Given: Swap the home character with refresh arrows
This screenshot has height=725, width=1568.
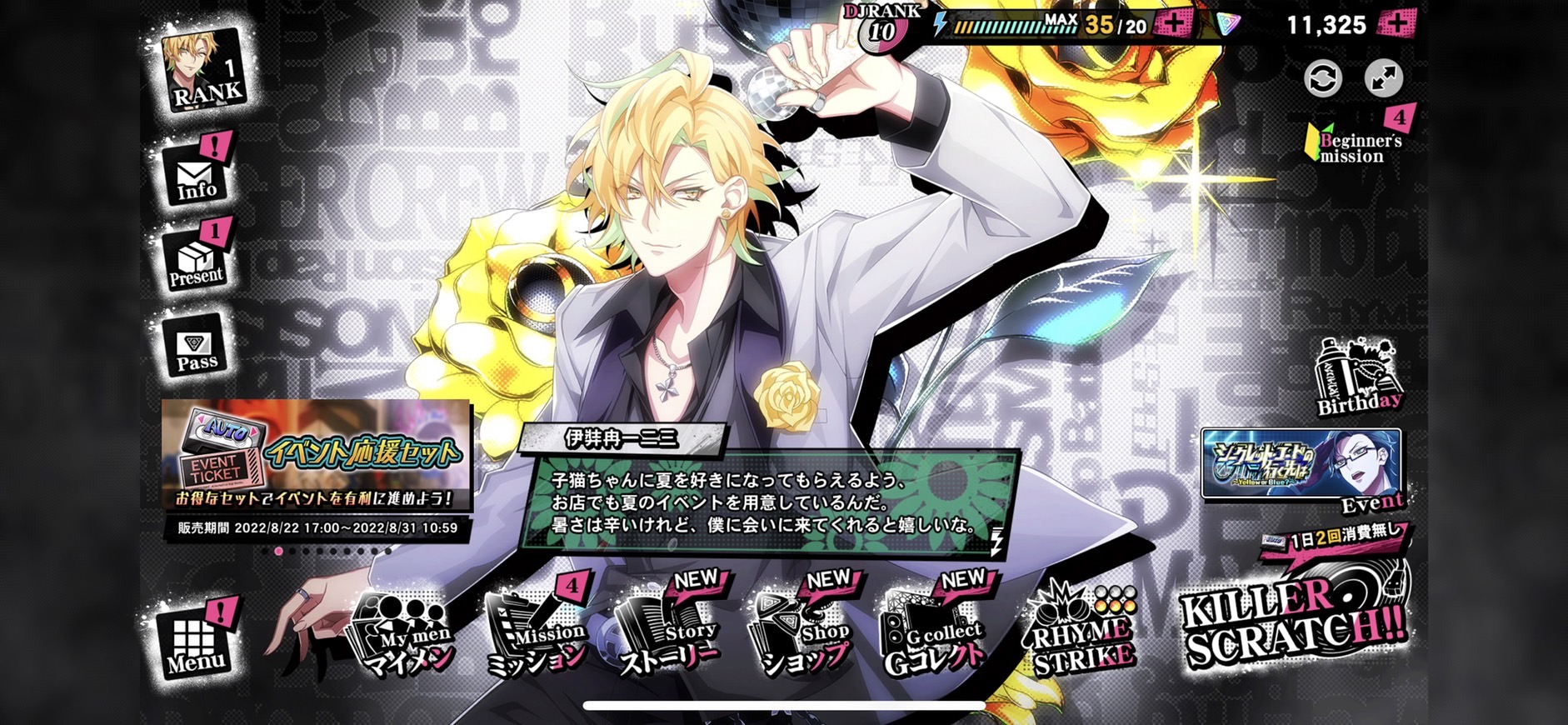Looking at the screenshot, I should [1322, 79].
